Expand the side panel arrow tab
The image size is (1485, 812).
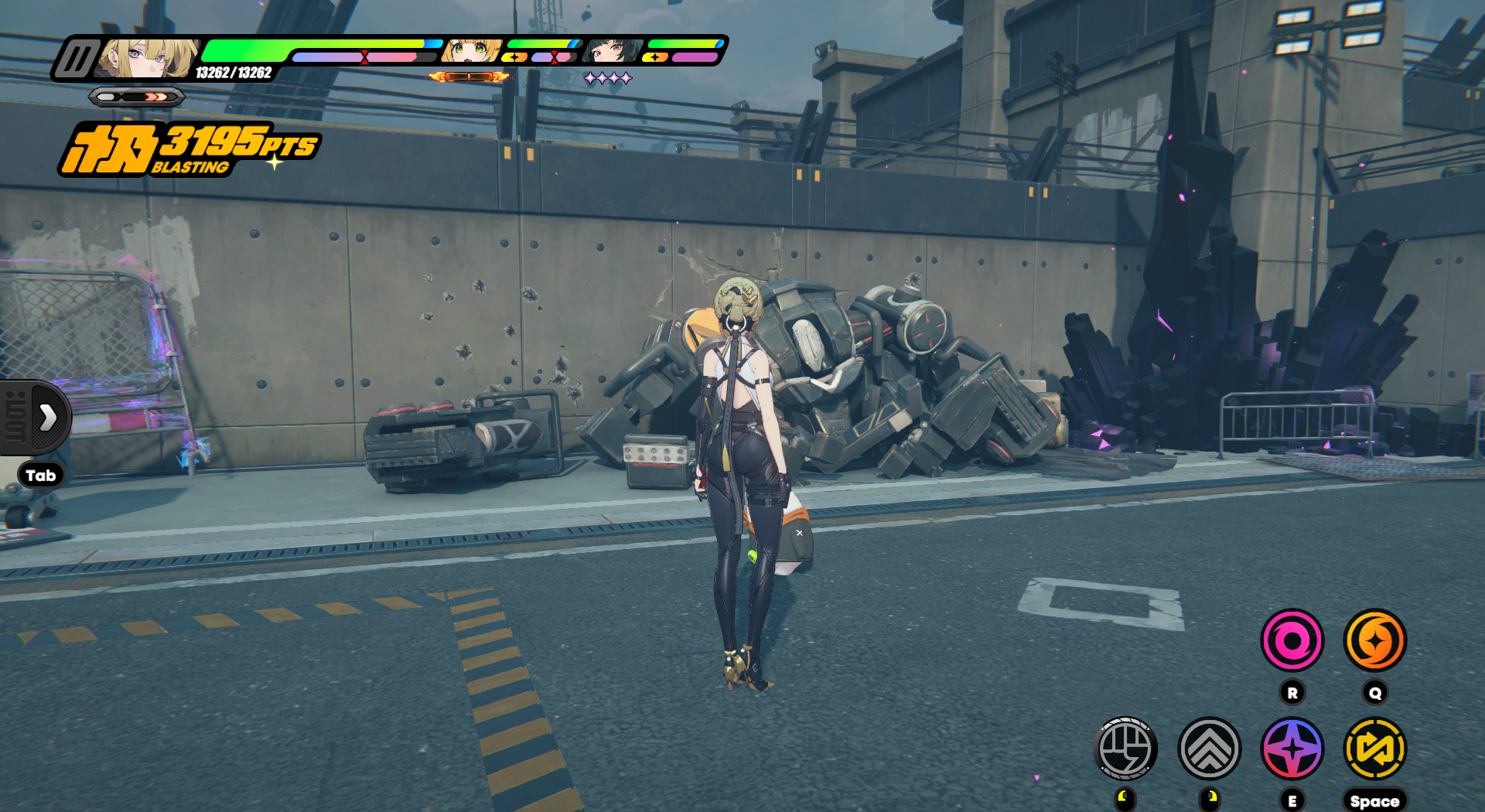click(47, 417)
